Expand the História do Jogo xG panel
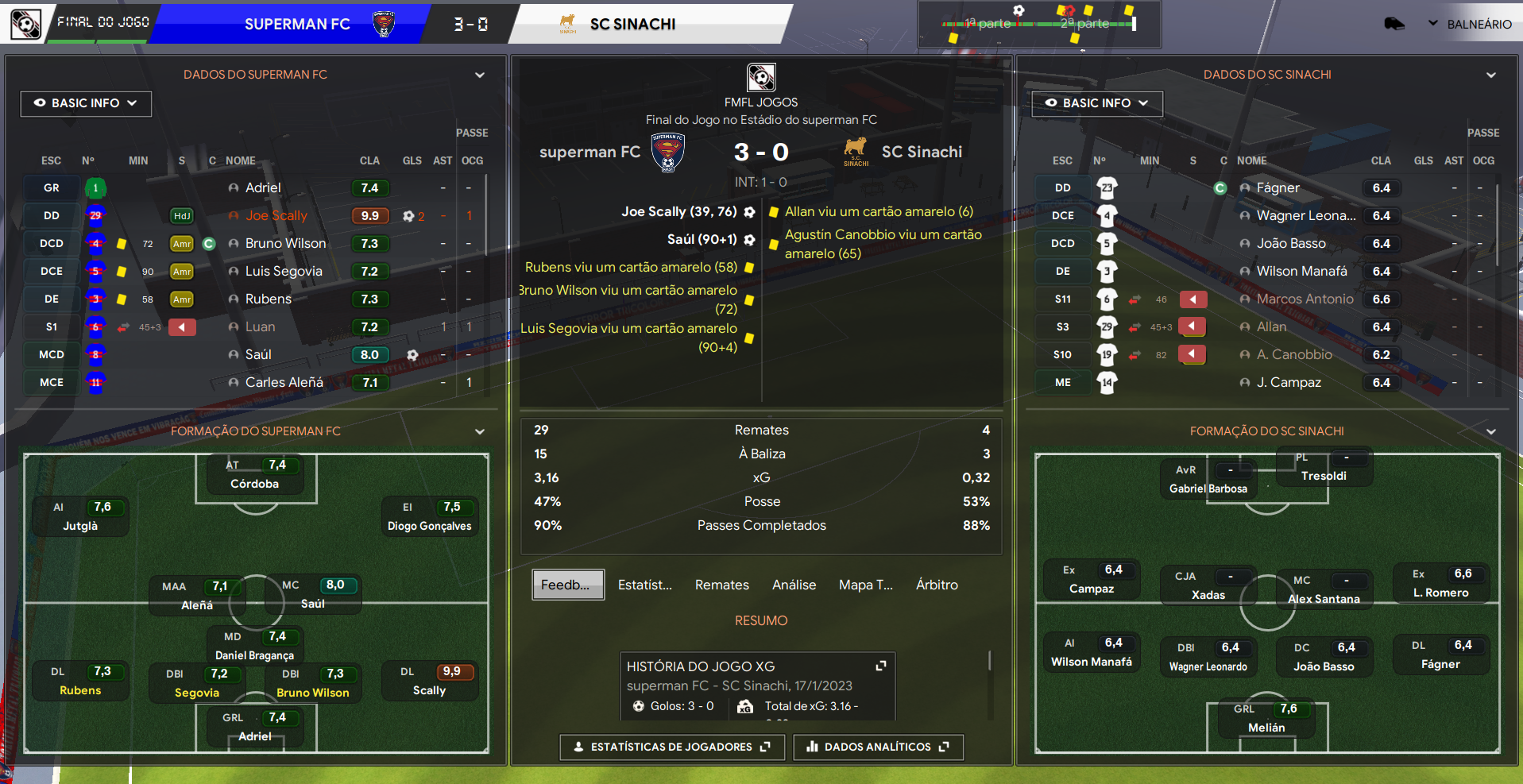This screenshot has height=784, width=1523. [880, 666]
